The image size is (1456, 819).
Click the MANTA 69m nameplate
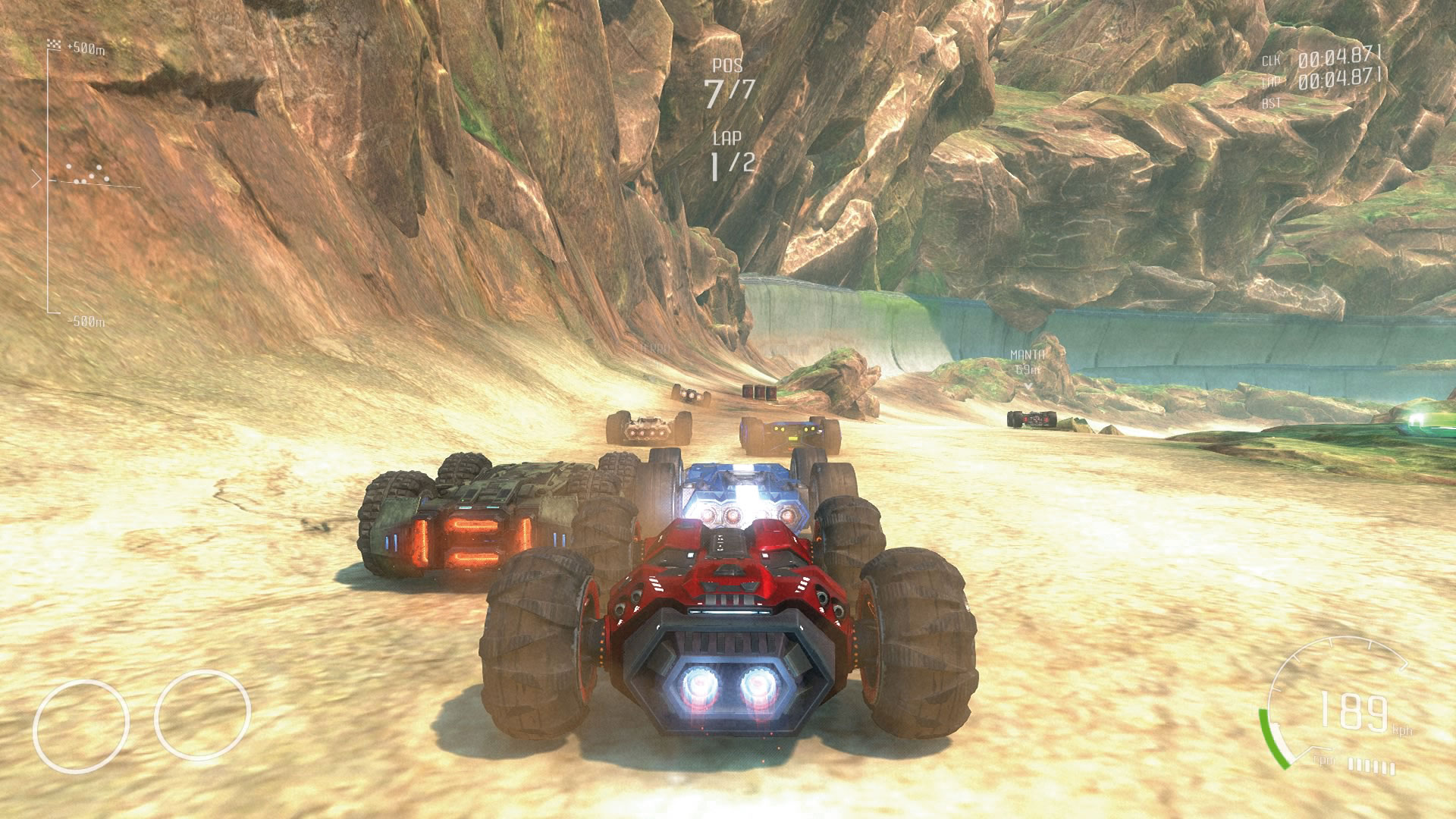click(x=1028, y=360)
